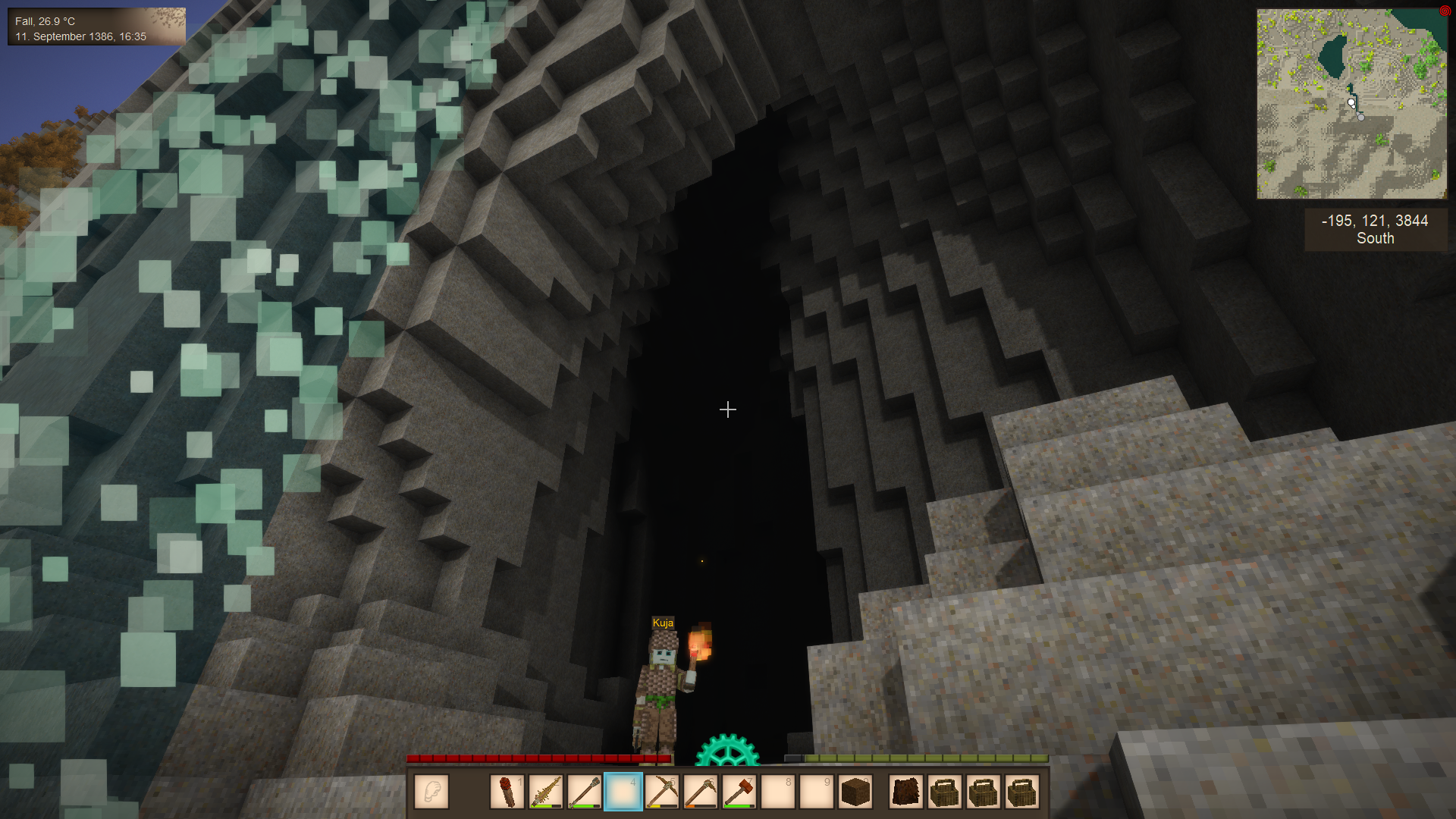
Task: Select the dark brown block slot
Action: pos(855,792)
